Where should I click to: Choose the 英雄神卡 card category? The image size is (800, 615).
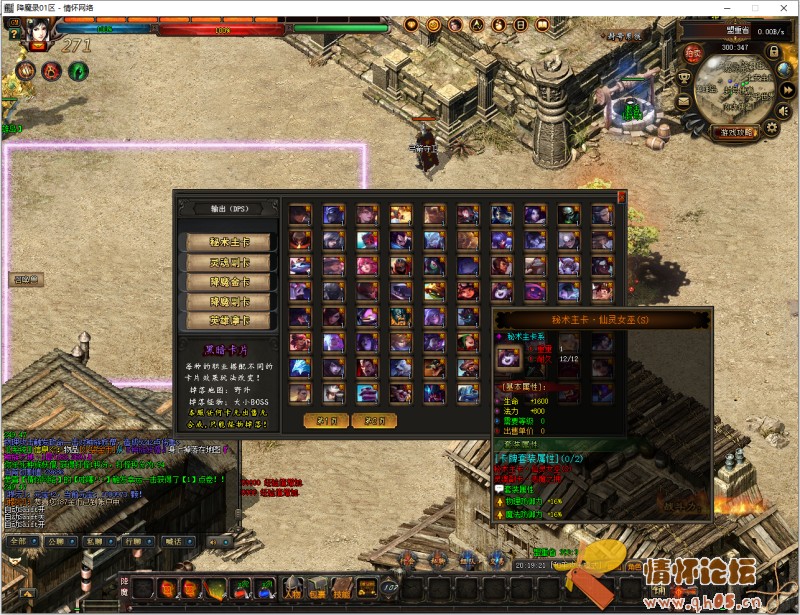(x=227, y=321)
